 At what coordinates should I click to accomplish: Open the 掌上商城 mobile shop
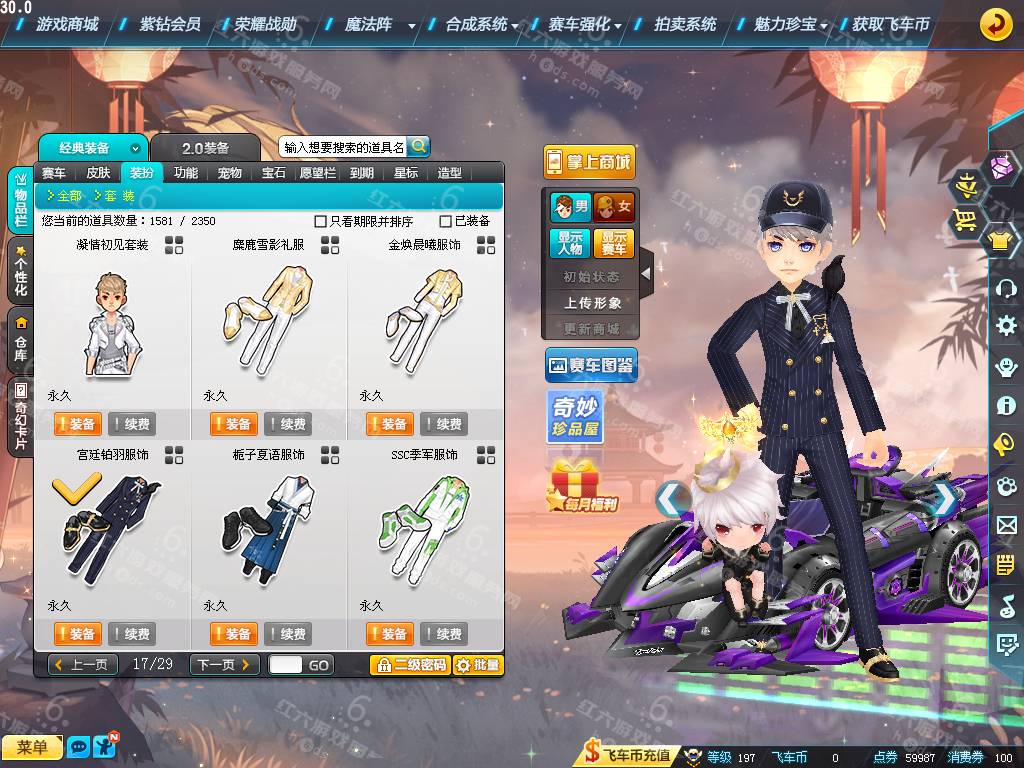[x=589, y=162]
